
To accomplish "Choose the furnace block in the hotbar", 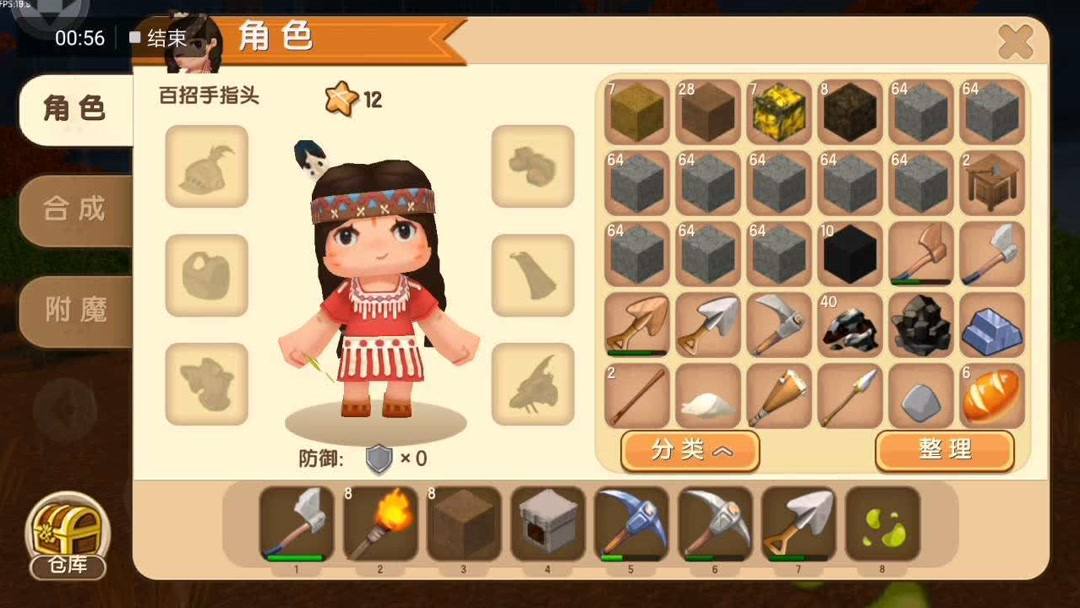I will 548,523.
